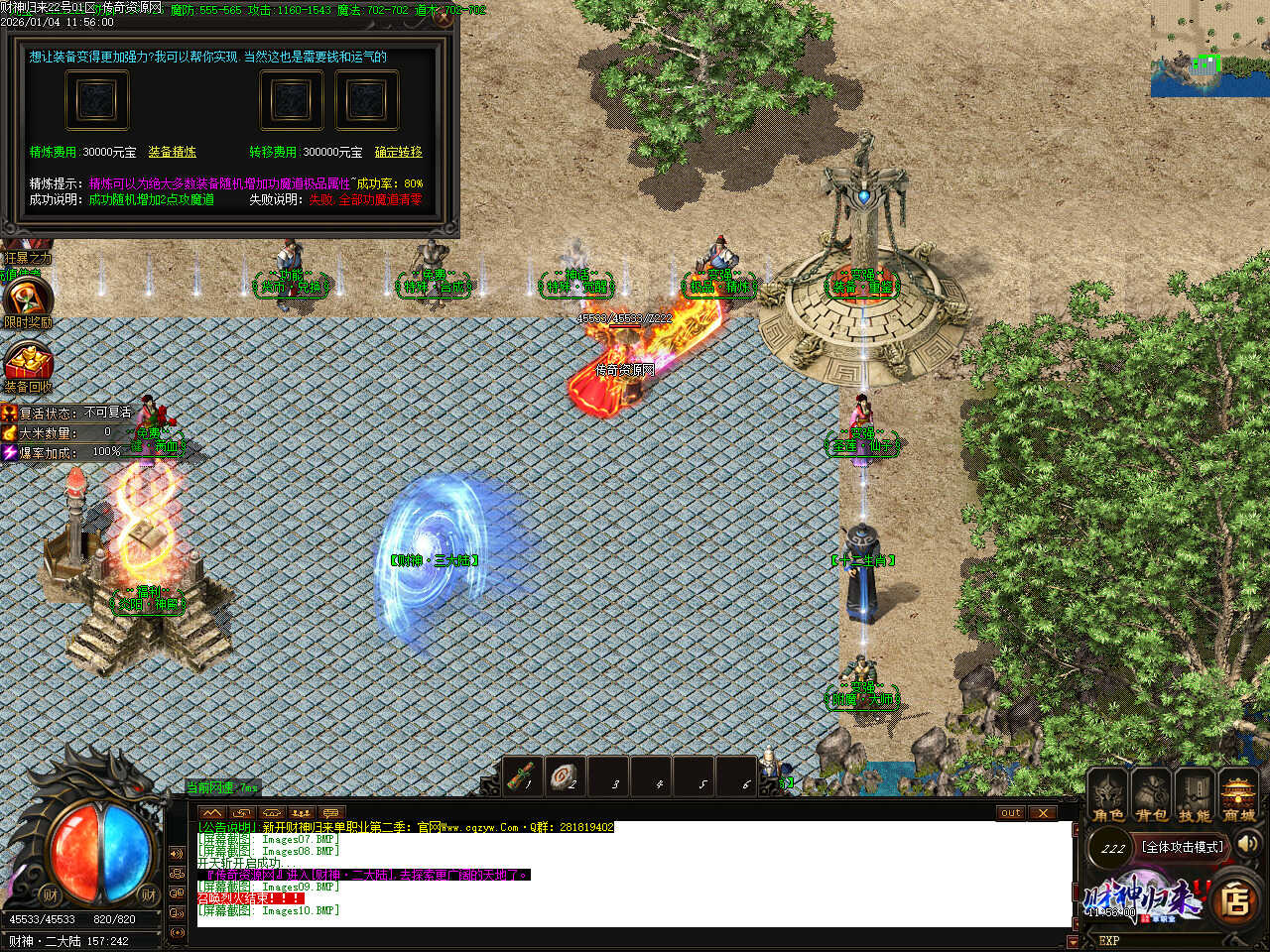Toggle sound with the speaker button
This screenshot has width=1270, height=952.
pyautogui.click(x=1248, y=844)
